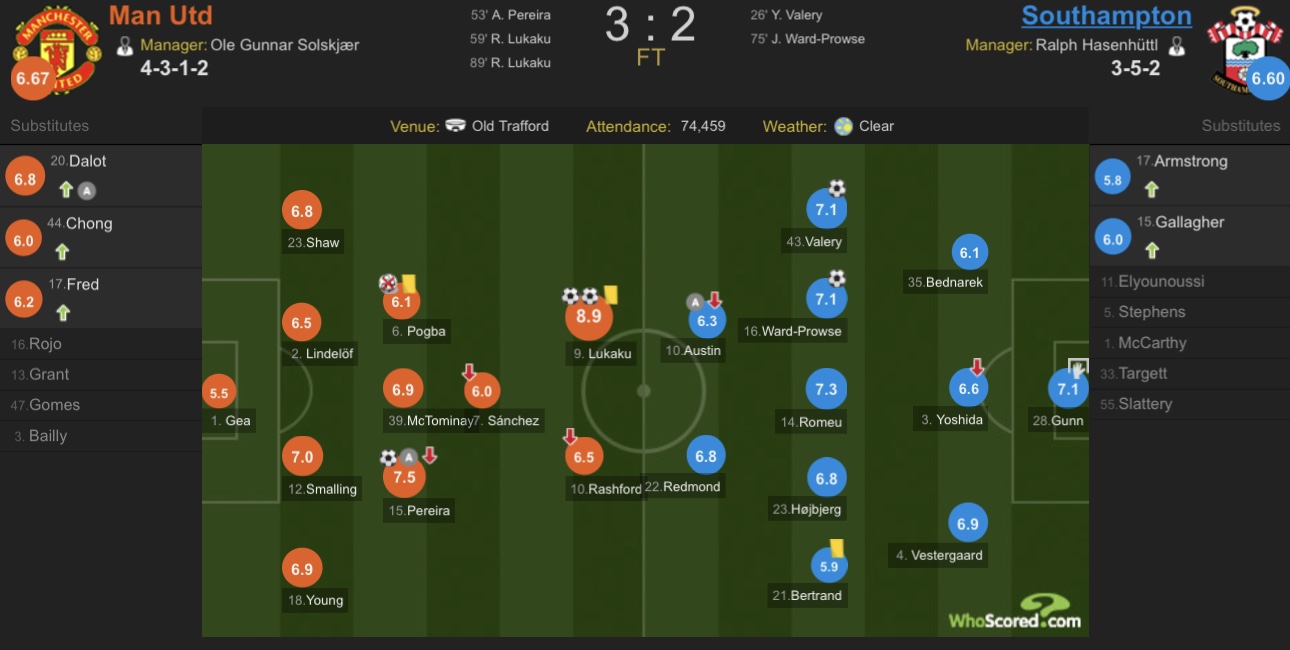Select Young's 6.9 rating bubble
1290x650 pixels.
coord(302,569)
